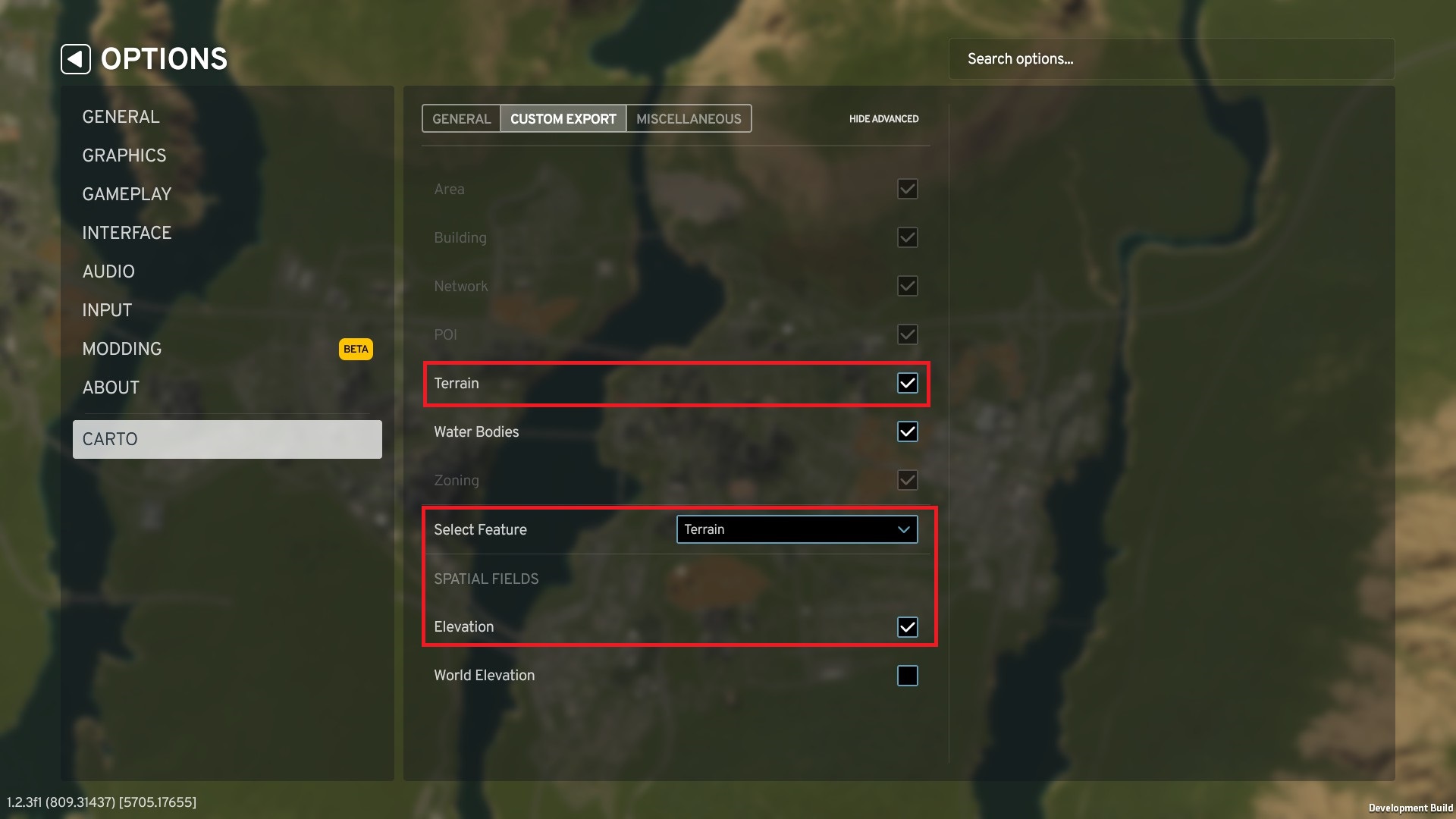The image size is (1456, 819).
Task: Click HIDE ADVANCED
Action: [x=883, y=118]
